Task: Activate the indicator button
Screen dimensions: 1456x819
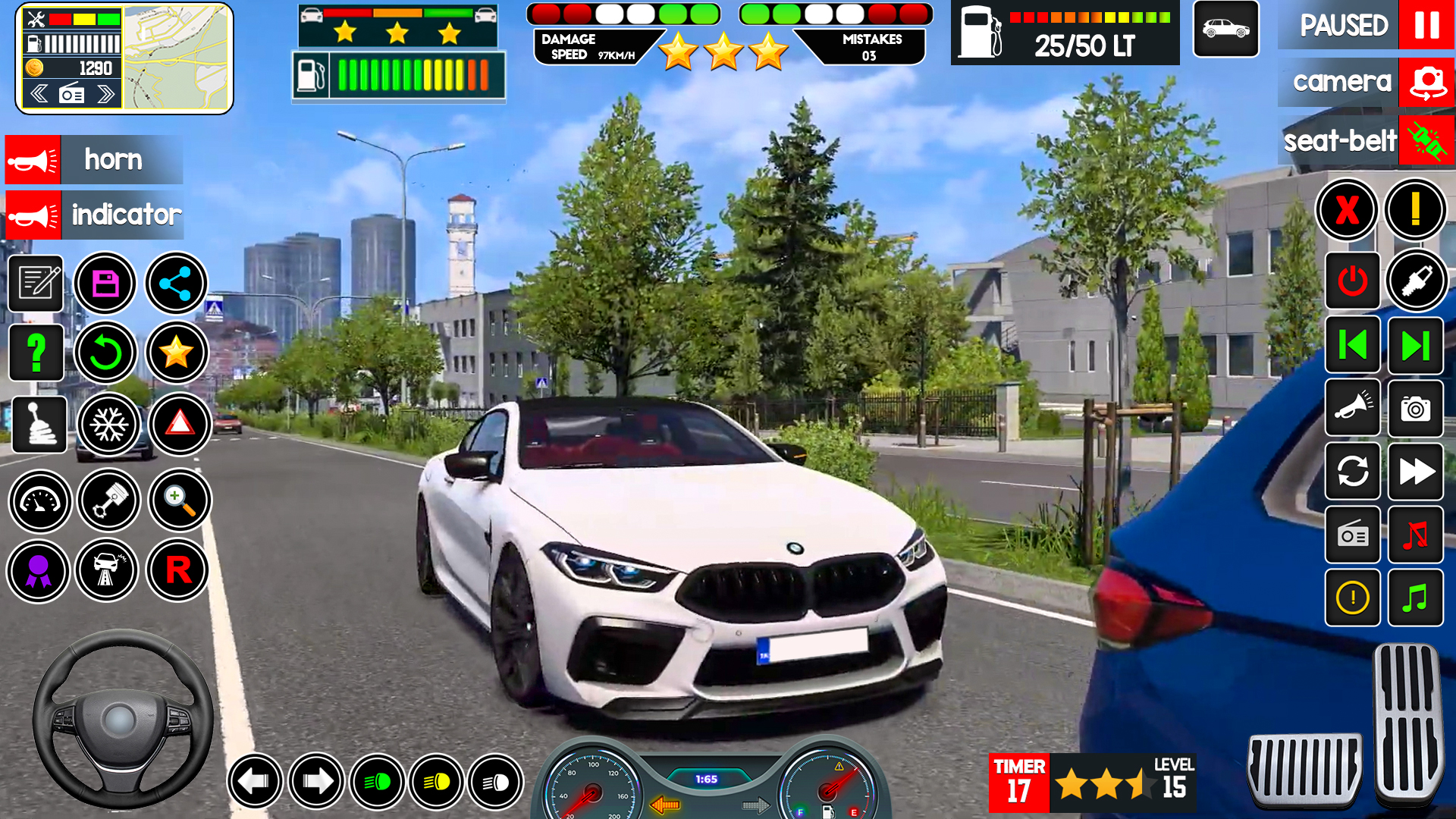Action: (33, 215)
